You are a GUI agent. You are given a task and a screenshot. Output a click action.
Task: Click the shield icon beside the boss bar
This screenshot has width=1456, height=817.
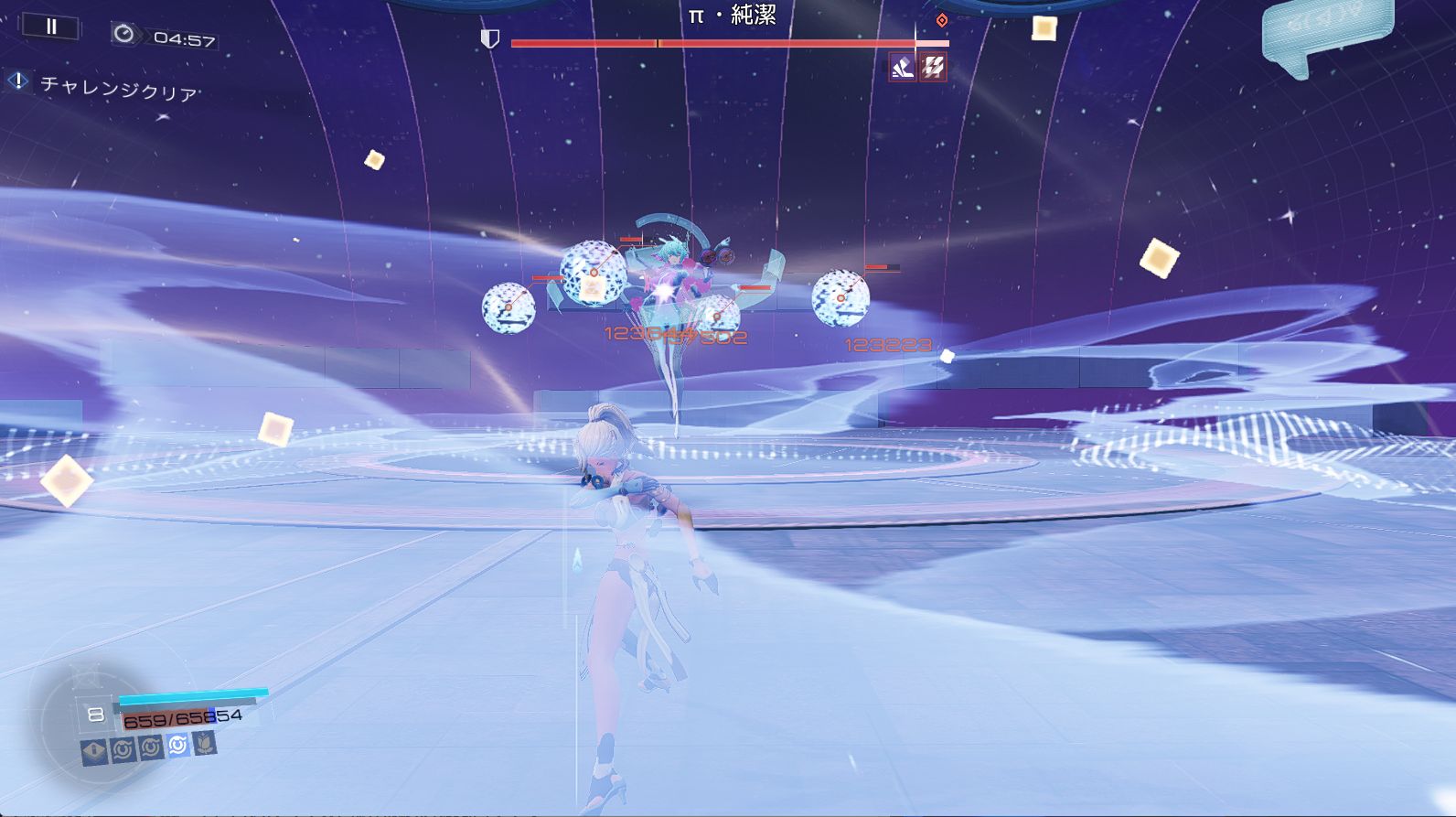490,38
